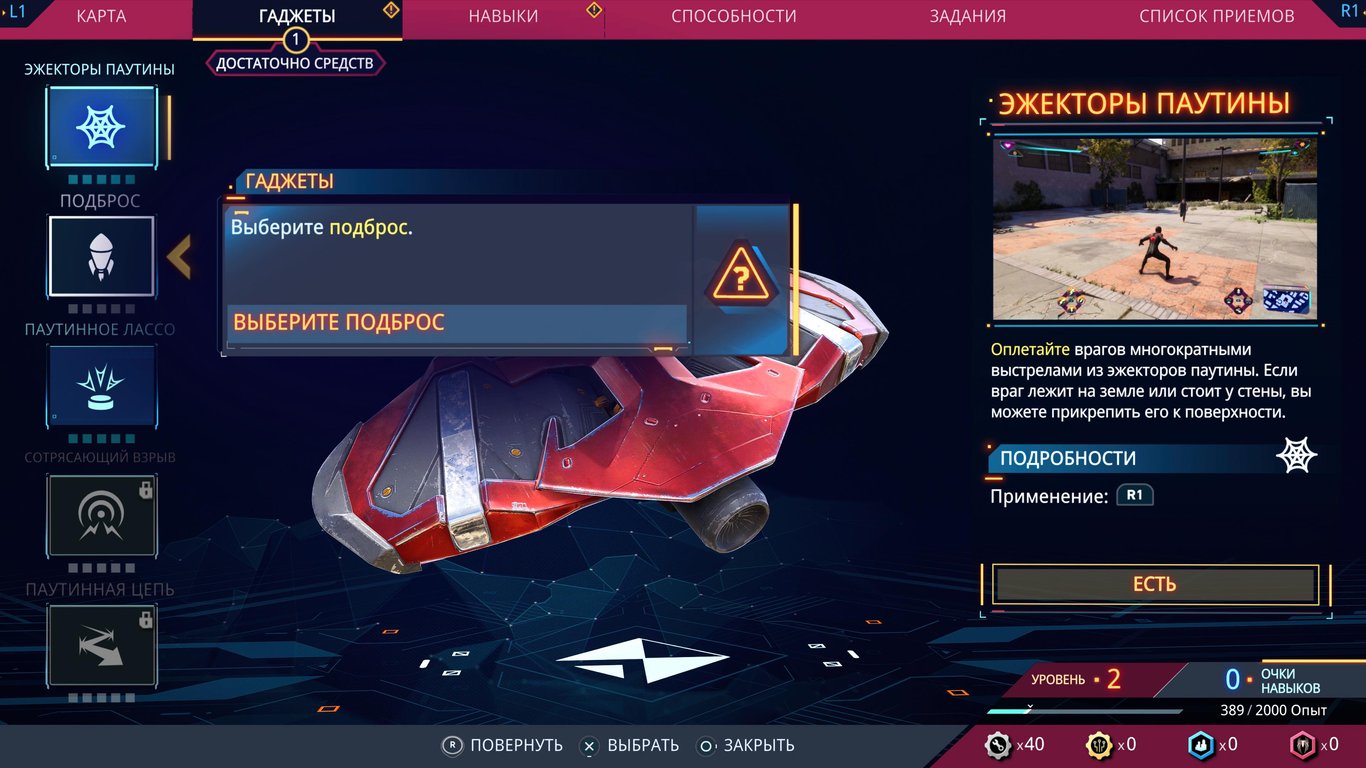Viewport: 1366px width, 768px height.
Task: Choose the Подброс rocket gadget slot
Action: [101, 256]
